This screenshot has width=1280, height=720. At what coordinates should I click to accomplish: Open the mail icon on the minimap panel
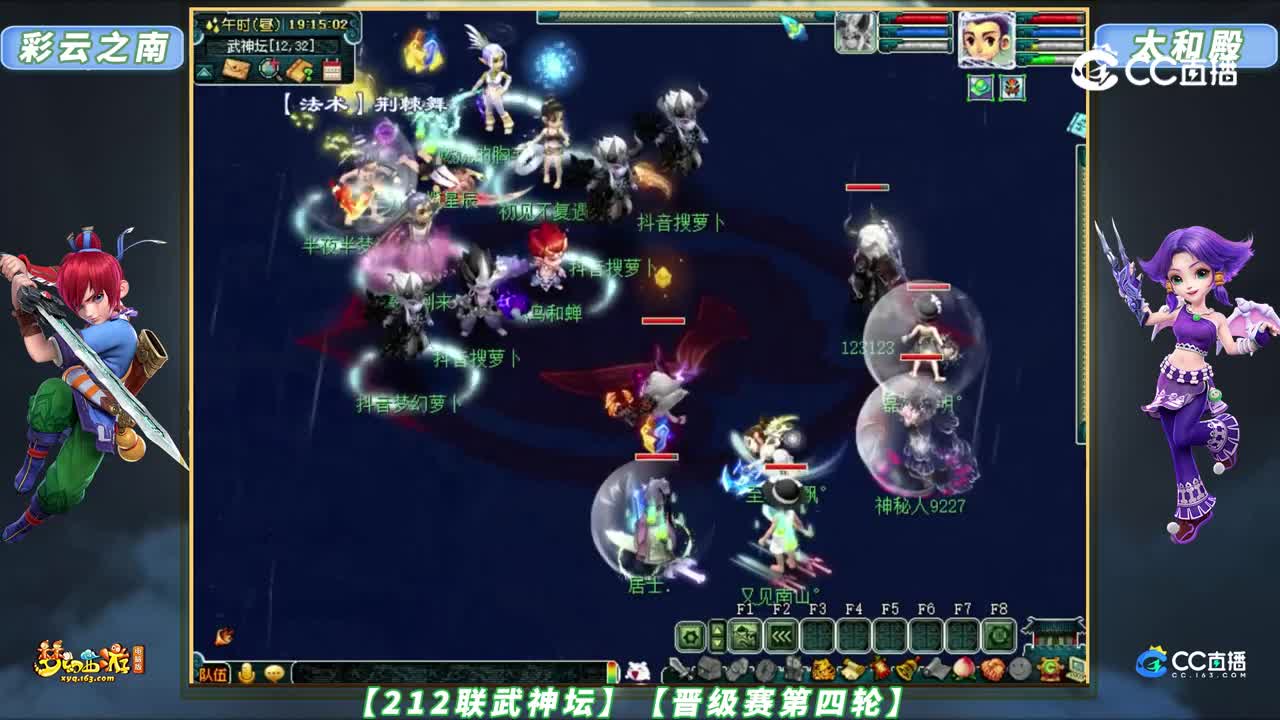pos(237,69)
